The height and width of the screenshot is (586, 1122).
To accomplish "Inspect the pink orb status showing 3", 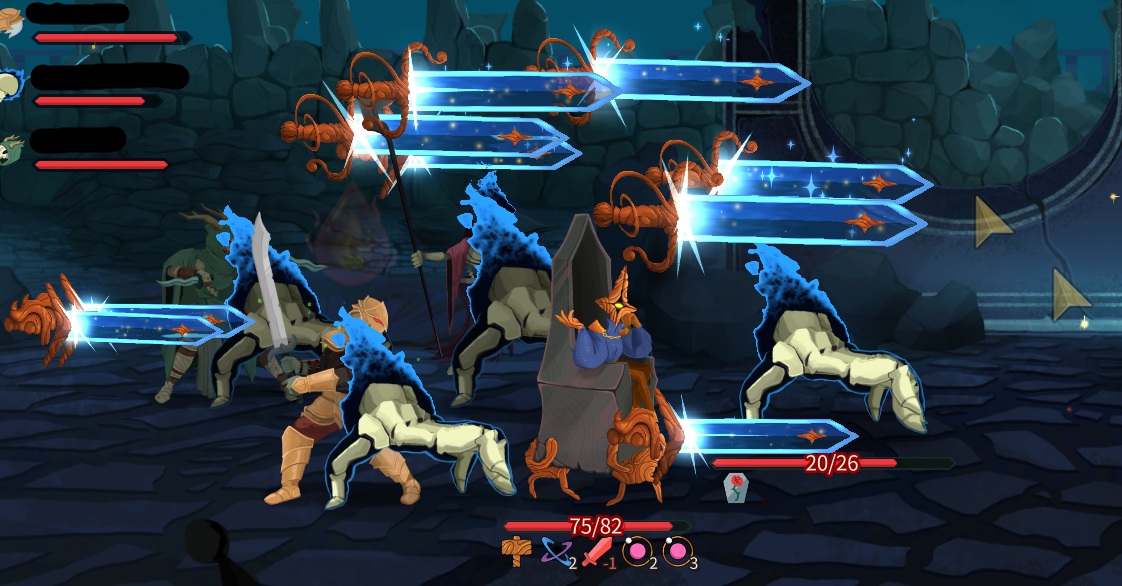I will tap(677, 551).
